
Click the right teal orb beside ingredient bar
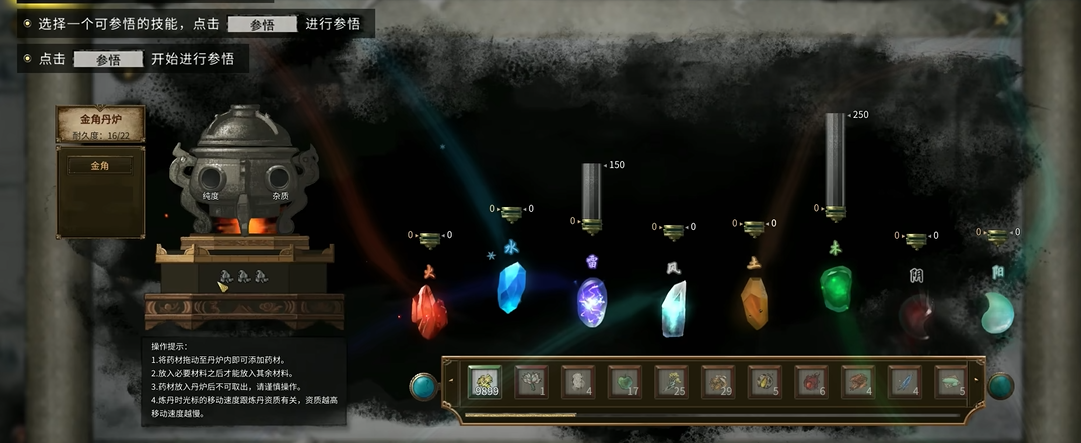pyautogui.click(x=1000, y=386)
